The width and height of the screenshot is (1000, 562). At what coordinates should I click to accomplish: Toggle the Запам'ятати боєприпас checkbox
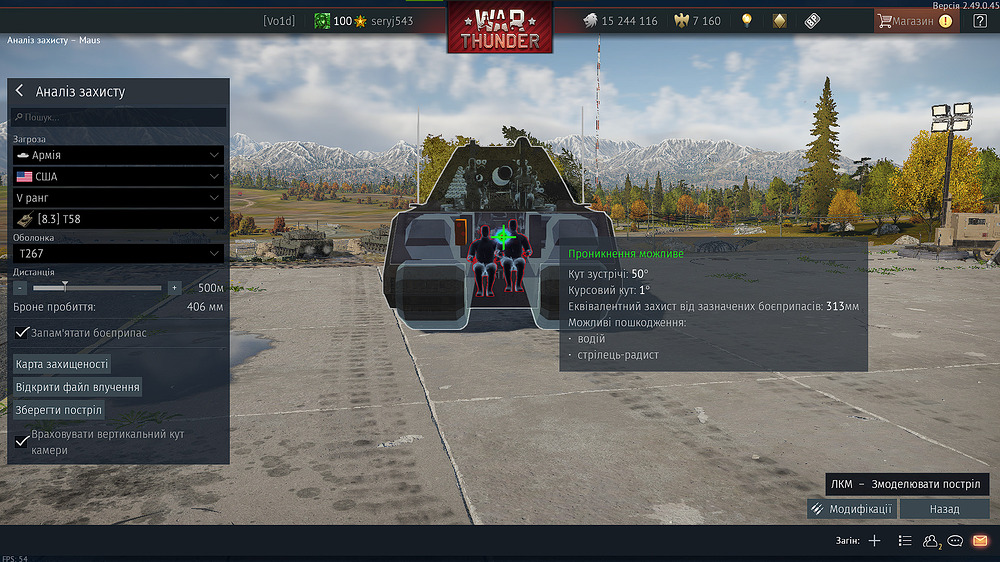[x=23, y=332]
